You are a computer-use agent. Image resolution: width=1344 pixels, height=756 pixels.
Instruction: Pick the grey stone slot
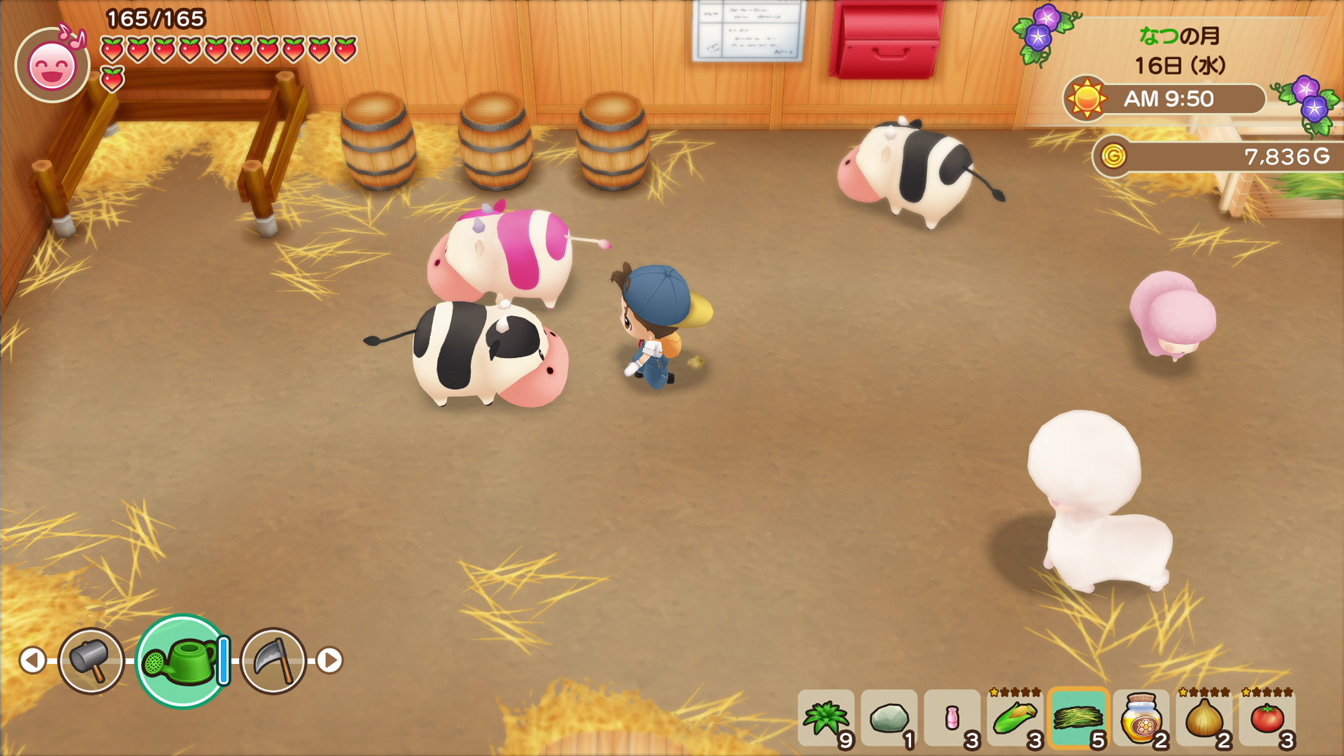pyautogui.click(x=889, y=718)
